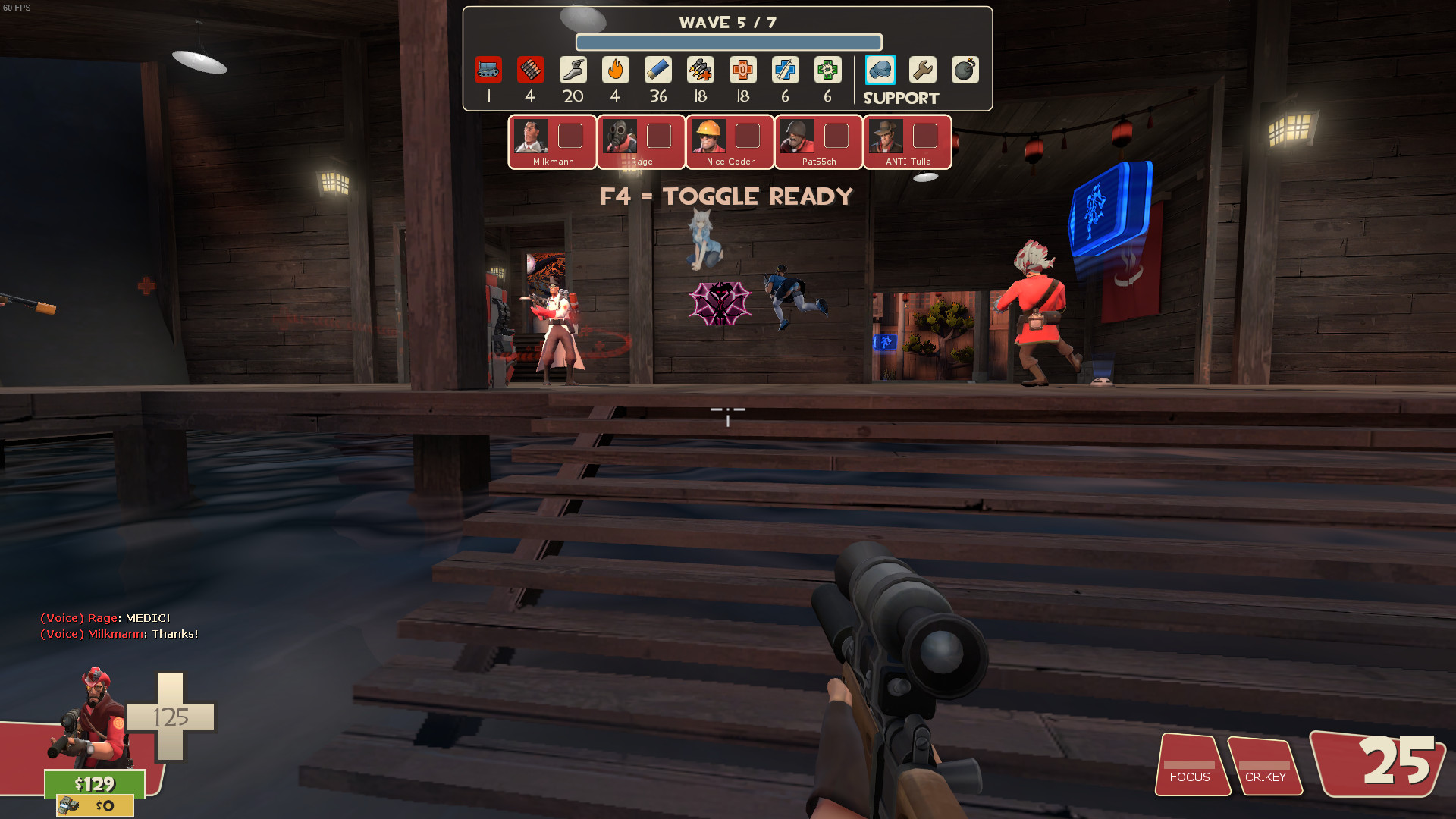Select the tank icon in the wave HUD

tap(489, 71)
